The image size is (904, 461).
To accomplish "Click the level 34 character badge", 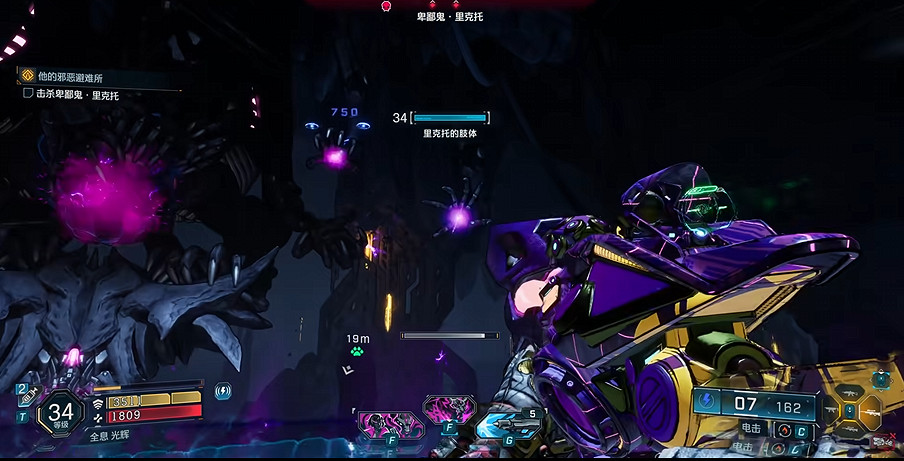I will point(61,411).
